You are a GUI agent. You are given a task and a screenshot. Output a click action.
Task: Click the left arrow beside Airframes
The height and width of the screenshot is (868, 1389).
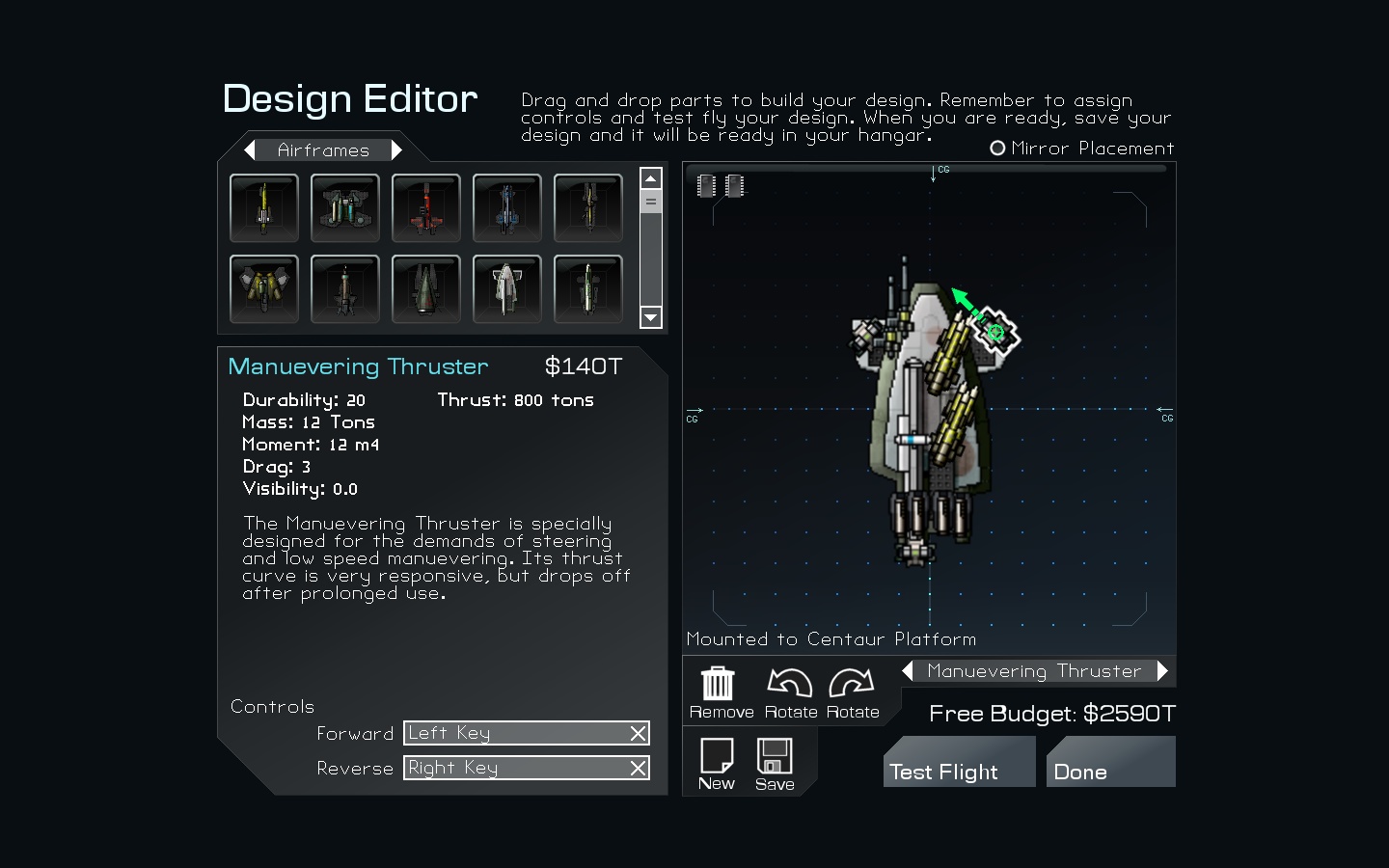tap(250, 149)
